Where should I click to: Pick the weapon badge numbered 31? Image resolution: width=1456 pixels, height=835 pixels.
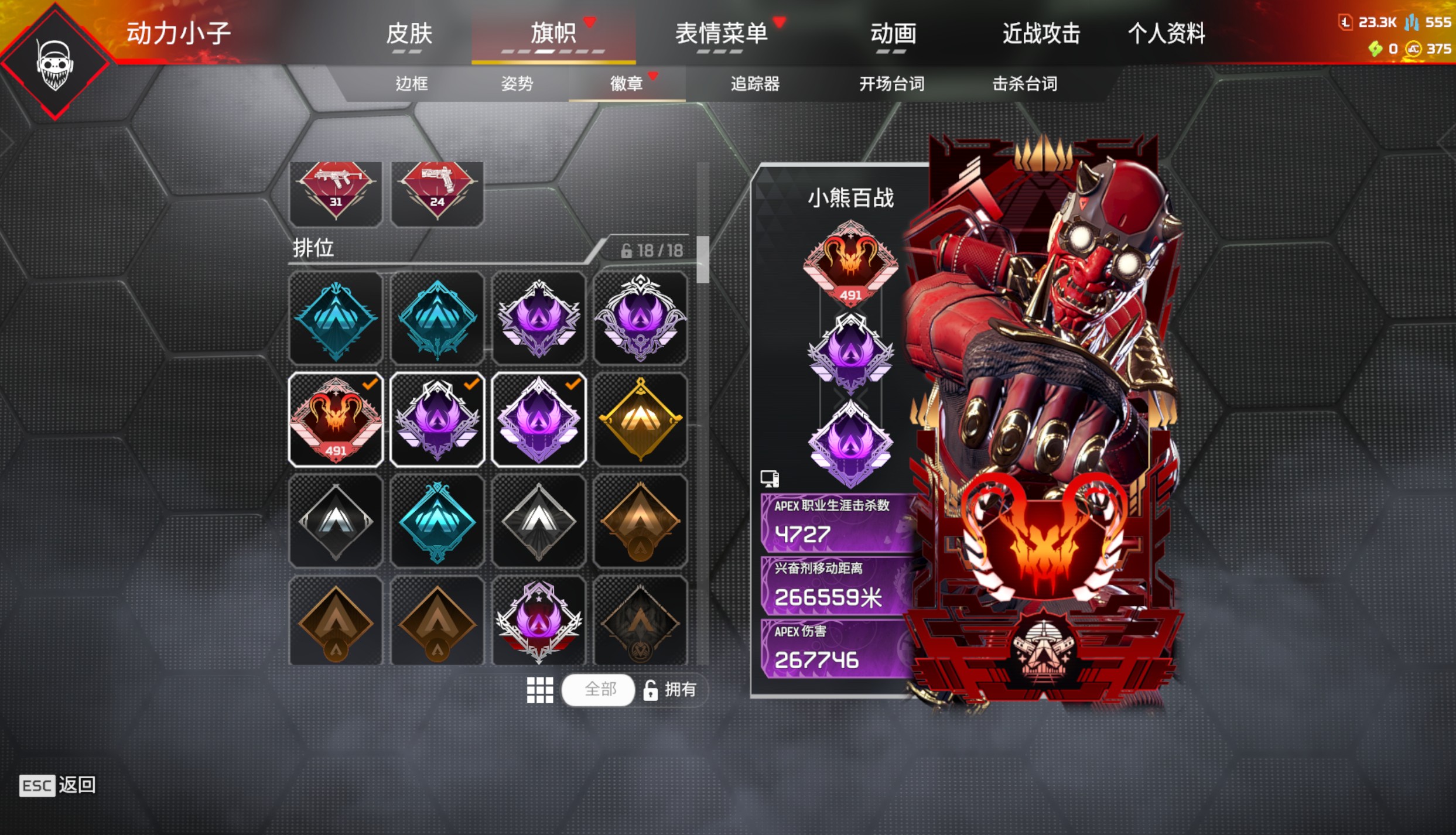[x=336, y=192]
